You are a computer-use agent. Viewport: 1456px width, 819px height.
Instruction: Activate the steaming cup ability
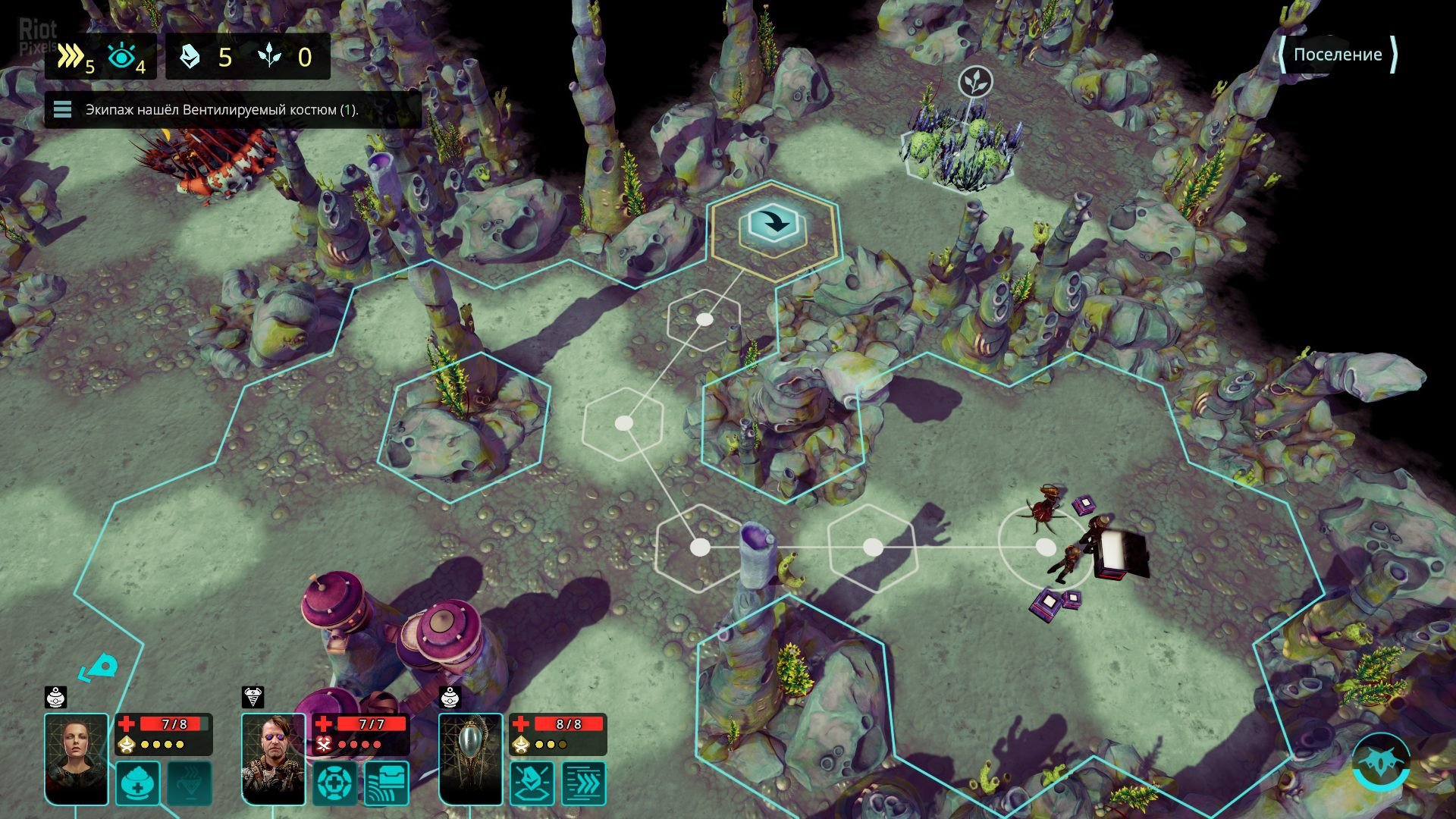pyautogui.click(x=190, y=783)
